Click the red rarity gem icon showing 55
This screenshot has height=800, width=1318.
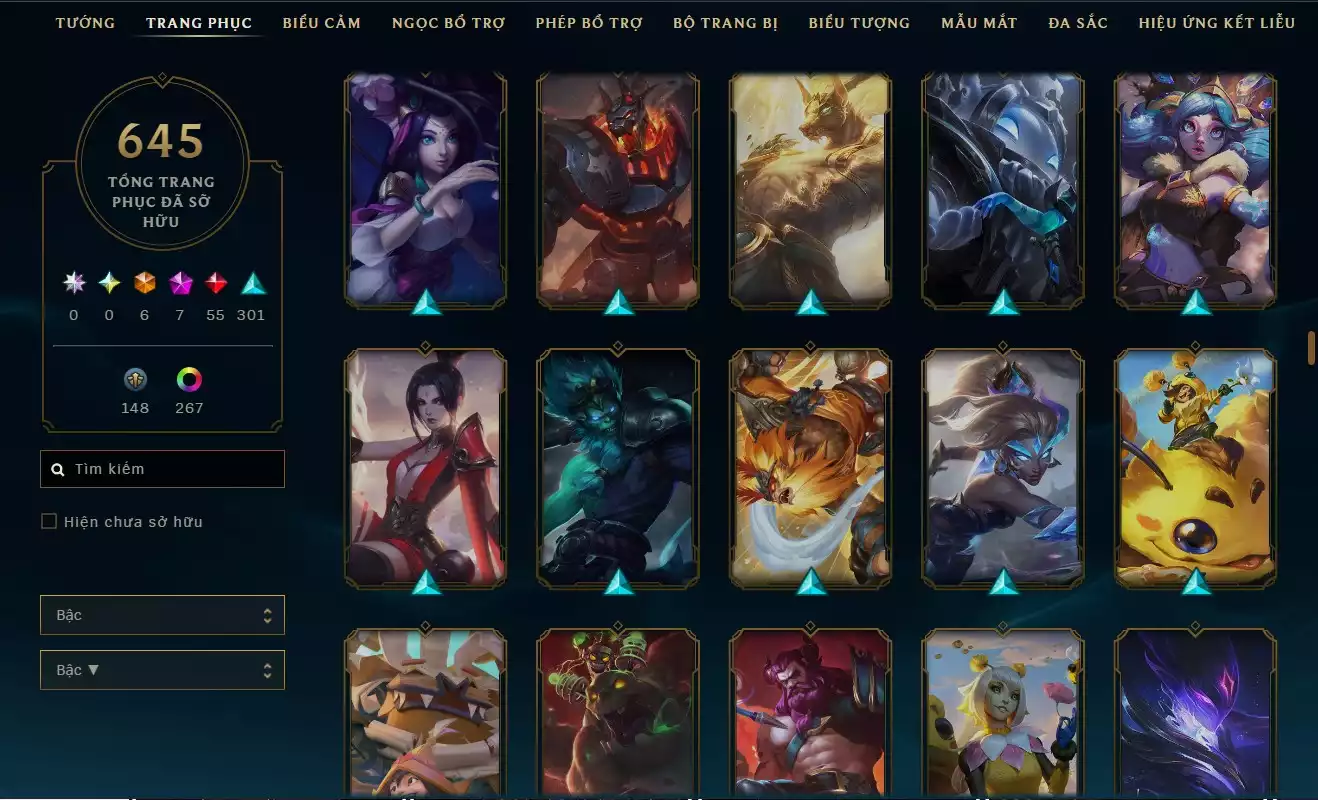tap(216, 283)
